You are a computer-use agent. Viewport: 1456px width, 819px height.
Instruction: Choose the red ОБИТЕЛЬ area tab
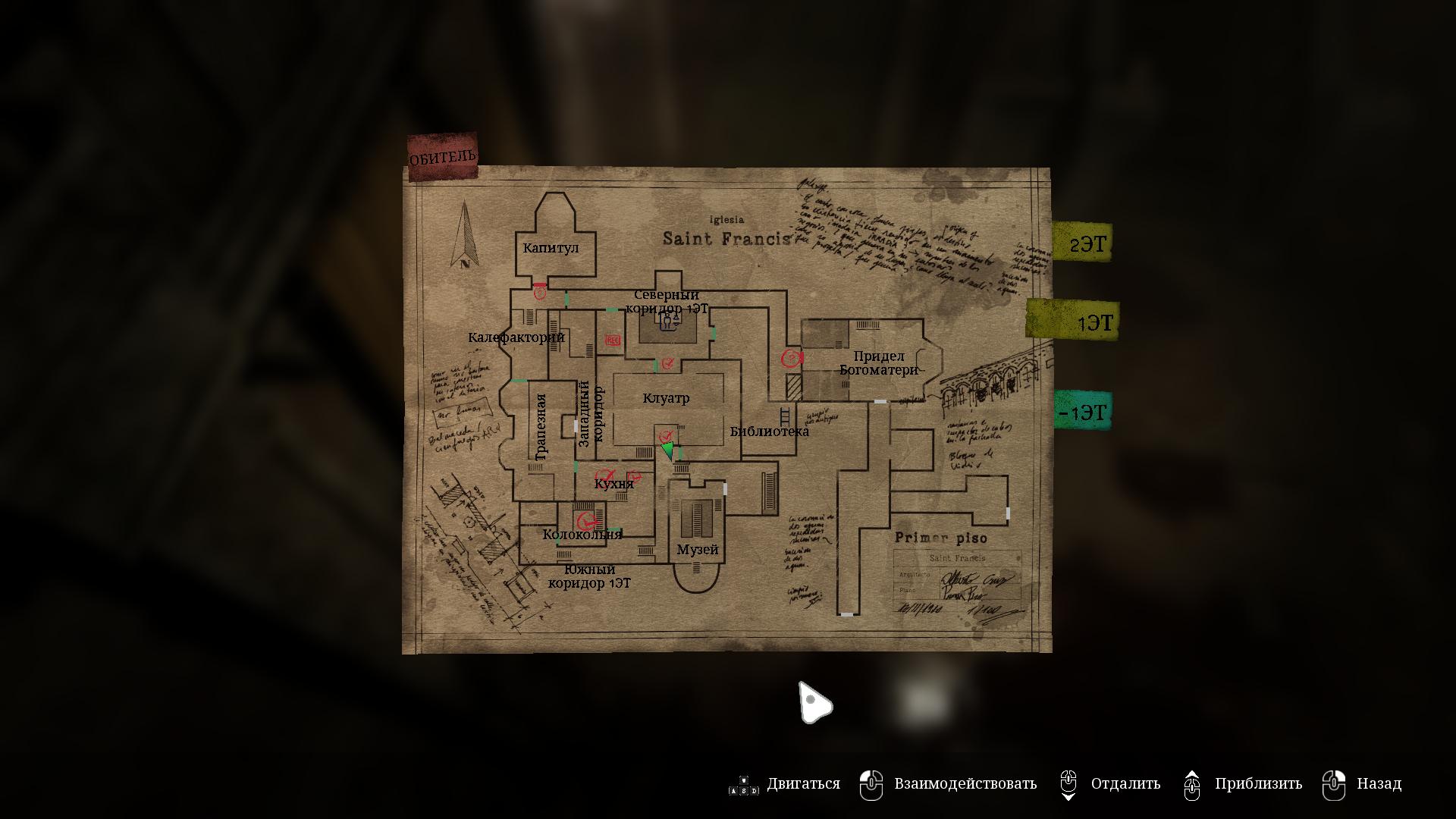click(443, 157)
